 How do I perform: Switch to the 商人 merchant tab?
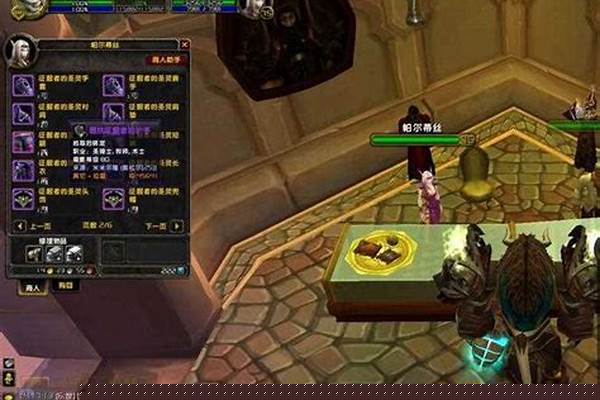[31, 285]
